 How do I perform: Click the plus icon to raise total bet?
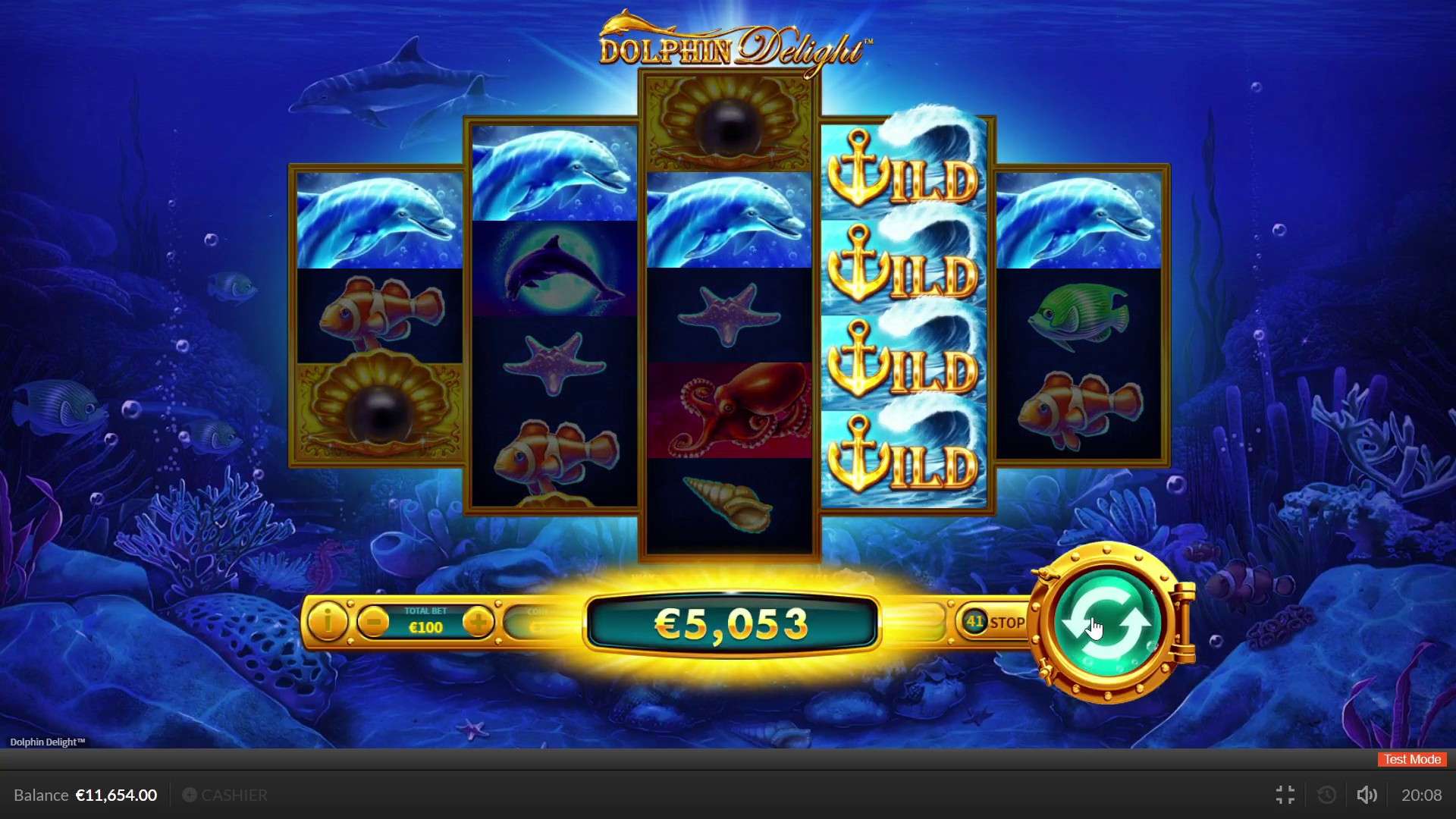tap(479, 620)
